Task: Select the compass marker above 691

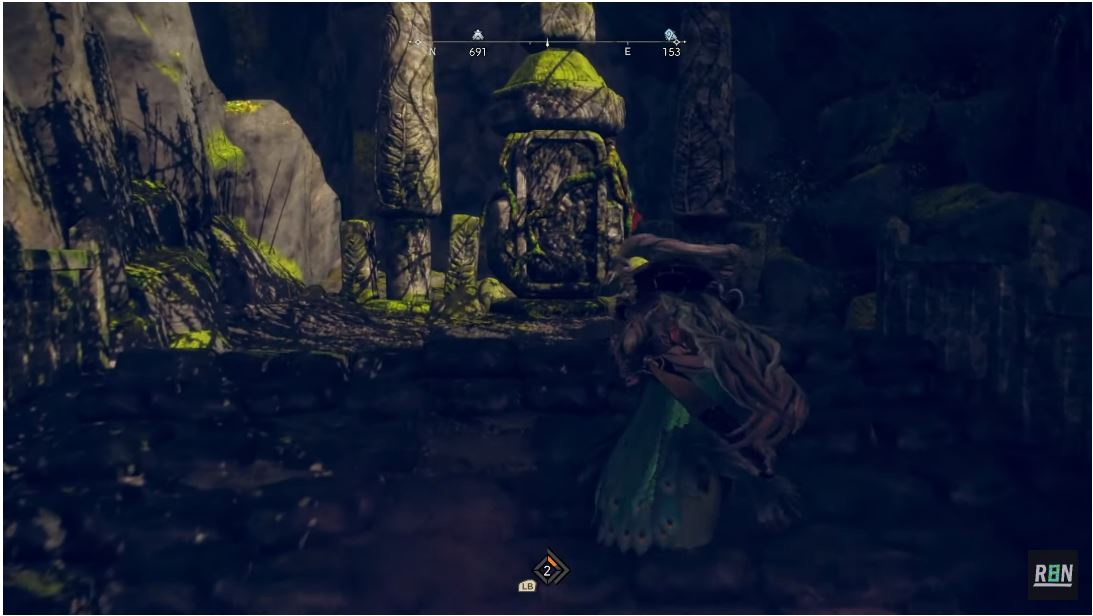Action: (x=477, y=35)
